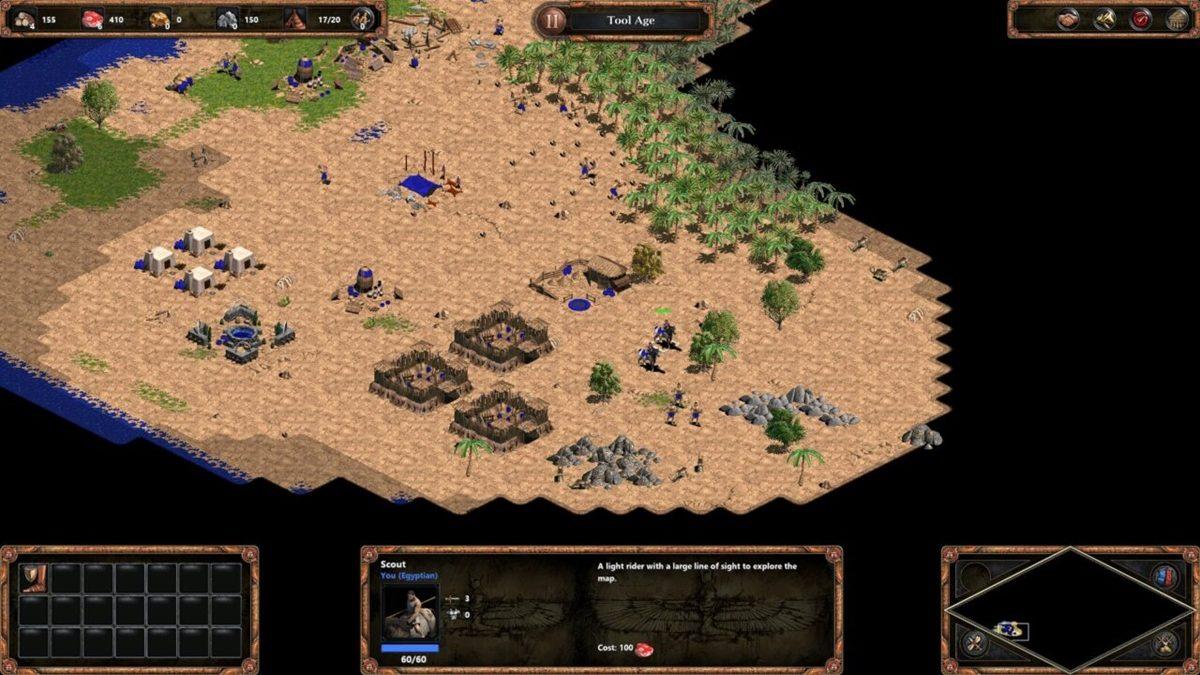Open the game menu temple icon
The width and height of the screenshot is (1200, 675).
(1176, 19)
